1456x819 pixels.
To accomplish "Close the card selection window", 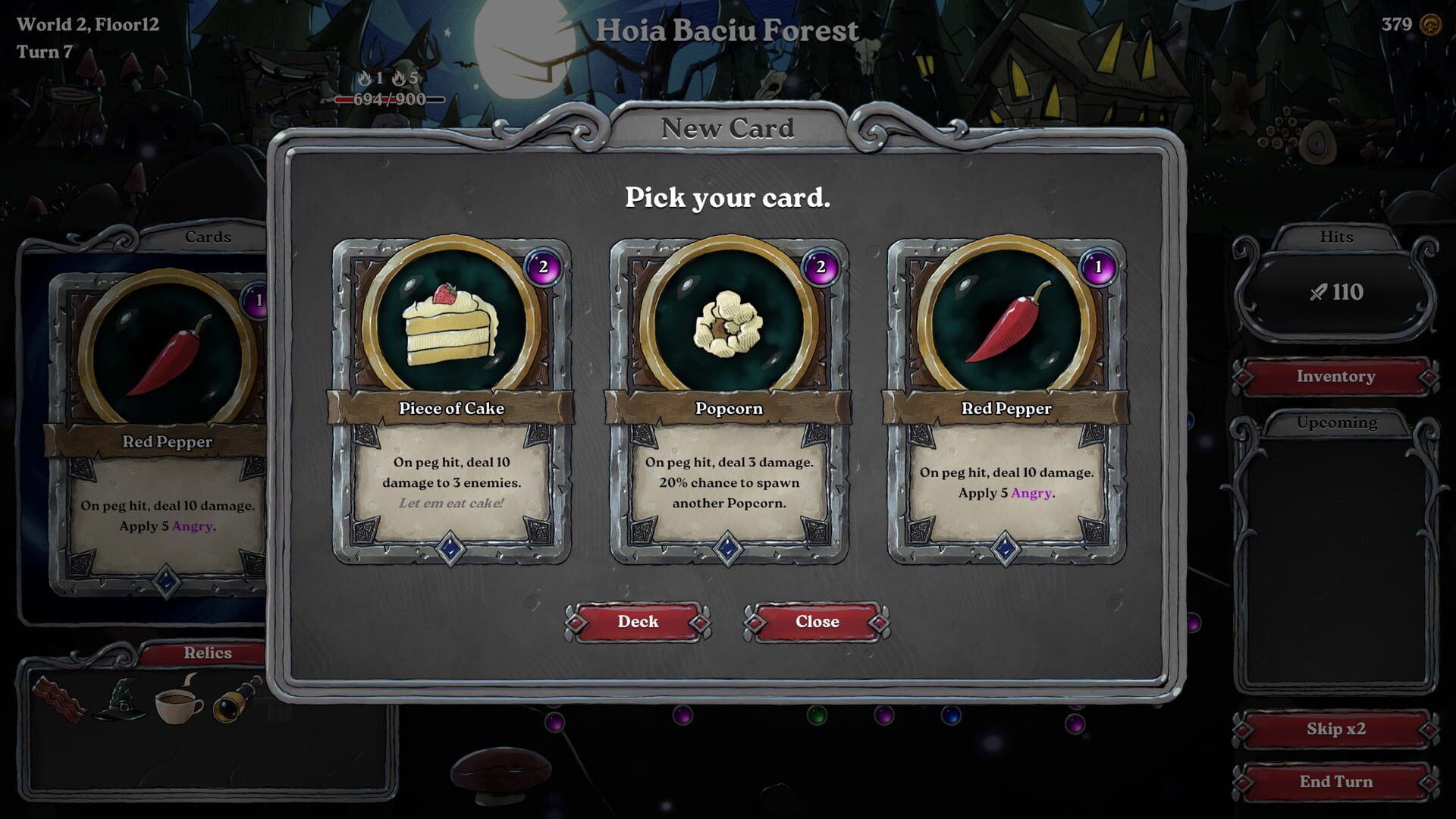I will (x=817, y=621).
